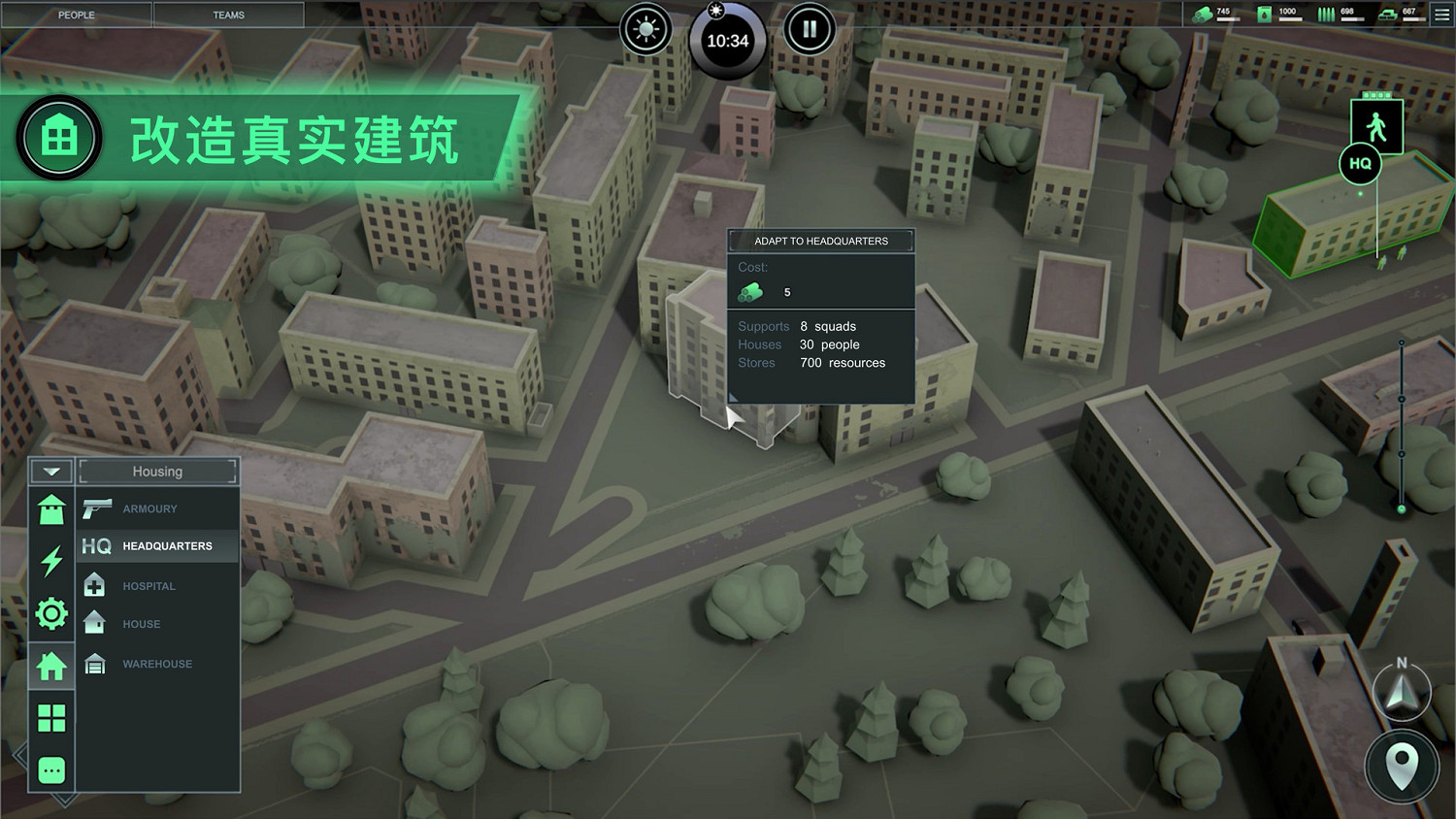
Task: Click the ADAPT TO HEADQUARTERS button
Action: pyautogui.click(x=820, y=241)
